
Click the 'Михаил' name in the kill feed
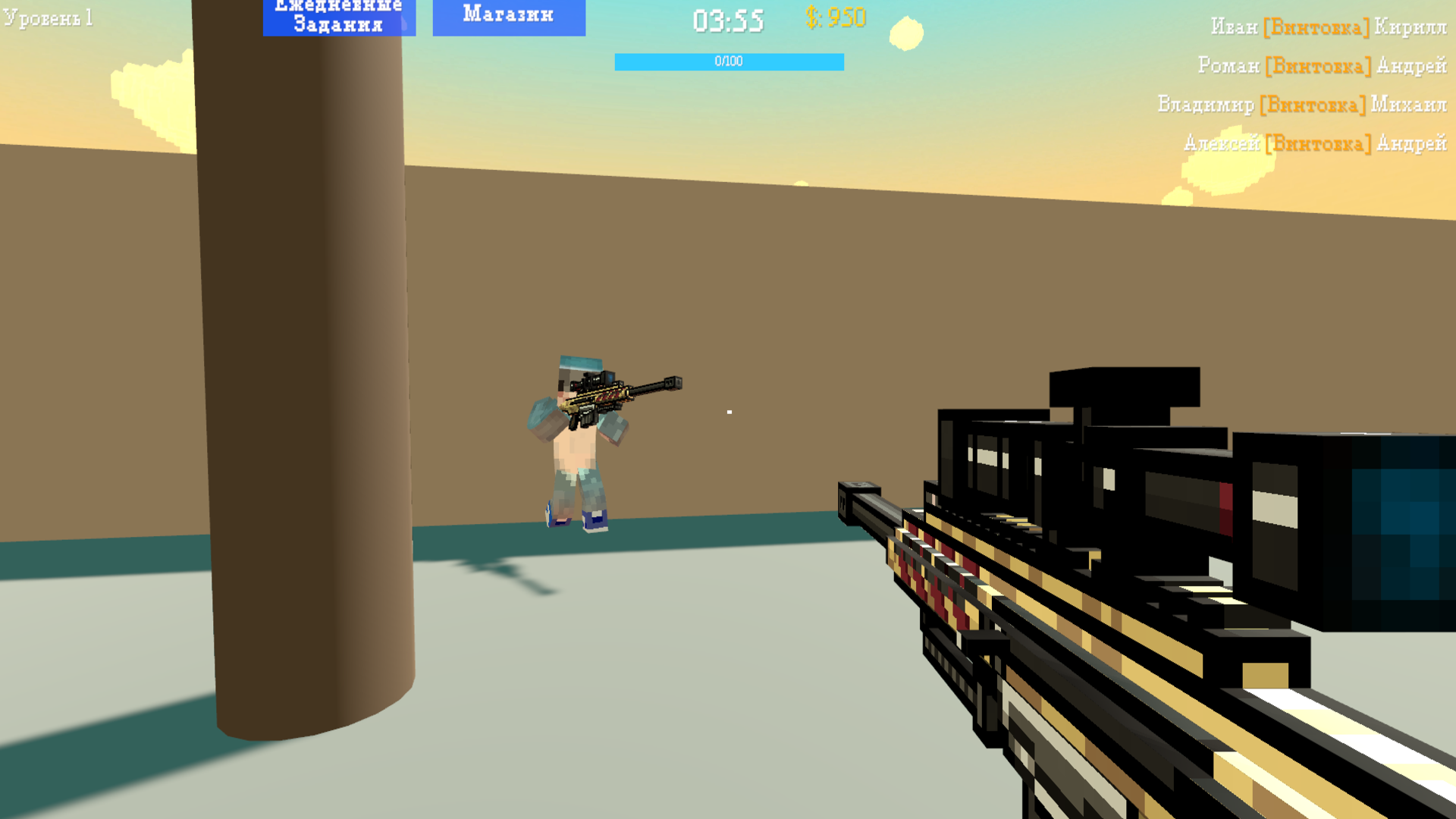click(x=1410, y=104)
